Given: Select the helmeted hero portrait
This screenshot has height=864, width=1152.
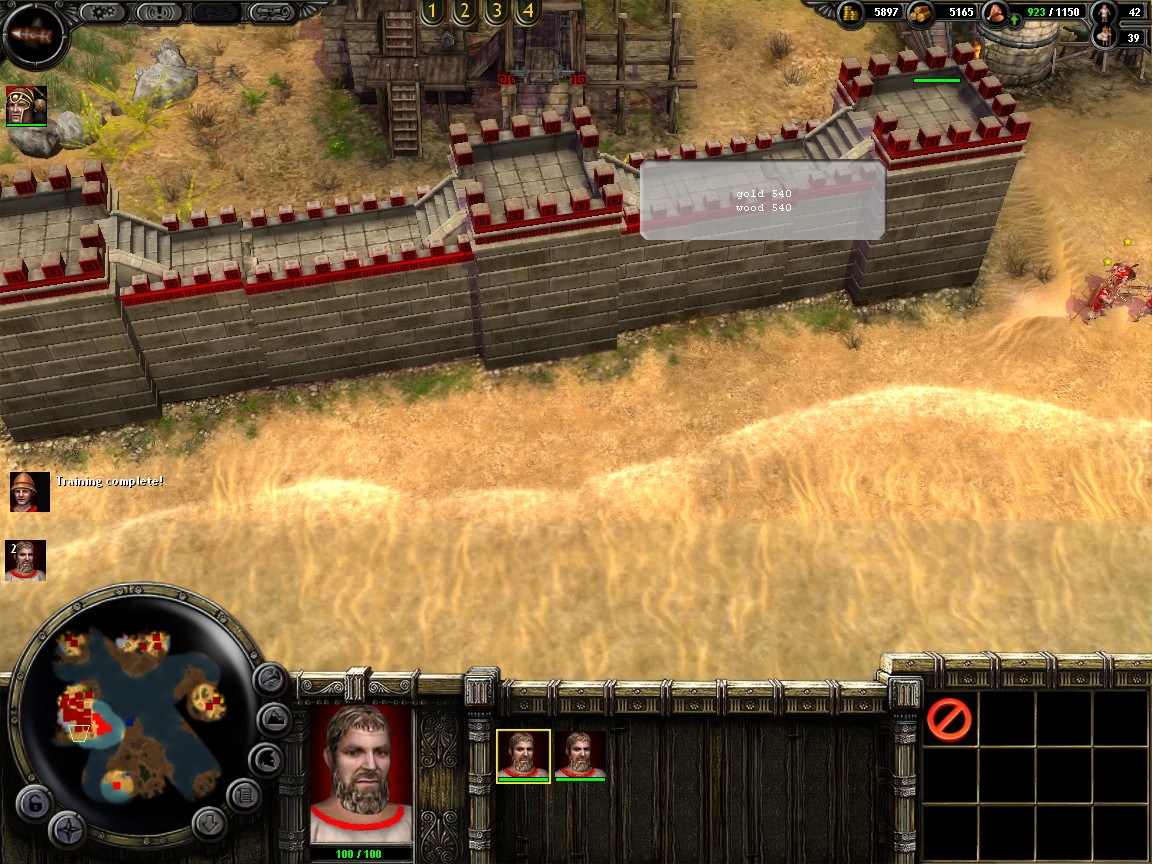Looking at the screenshot, I should click(x=26, y=105).
